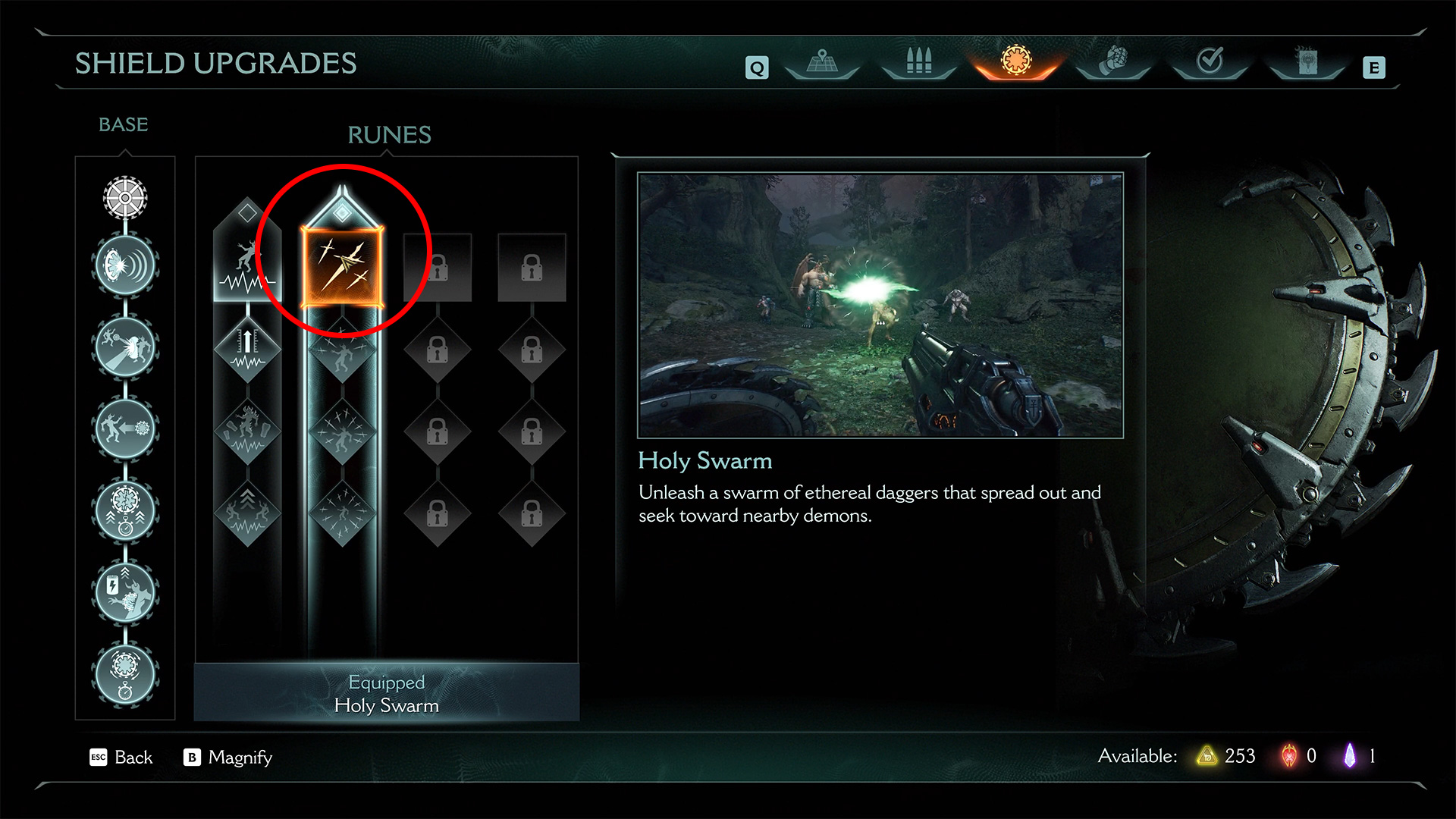Click the Holy Swarm preview video thumbnail

(880, 305)
